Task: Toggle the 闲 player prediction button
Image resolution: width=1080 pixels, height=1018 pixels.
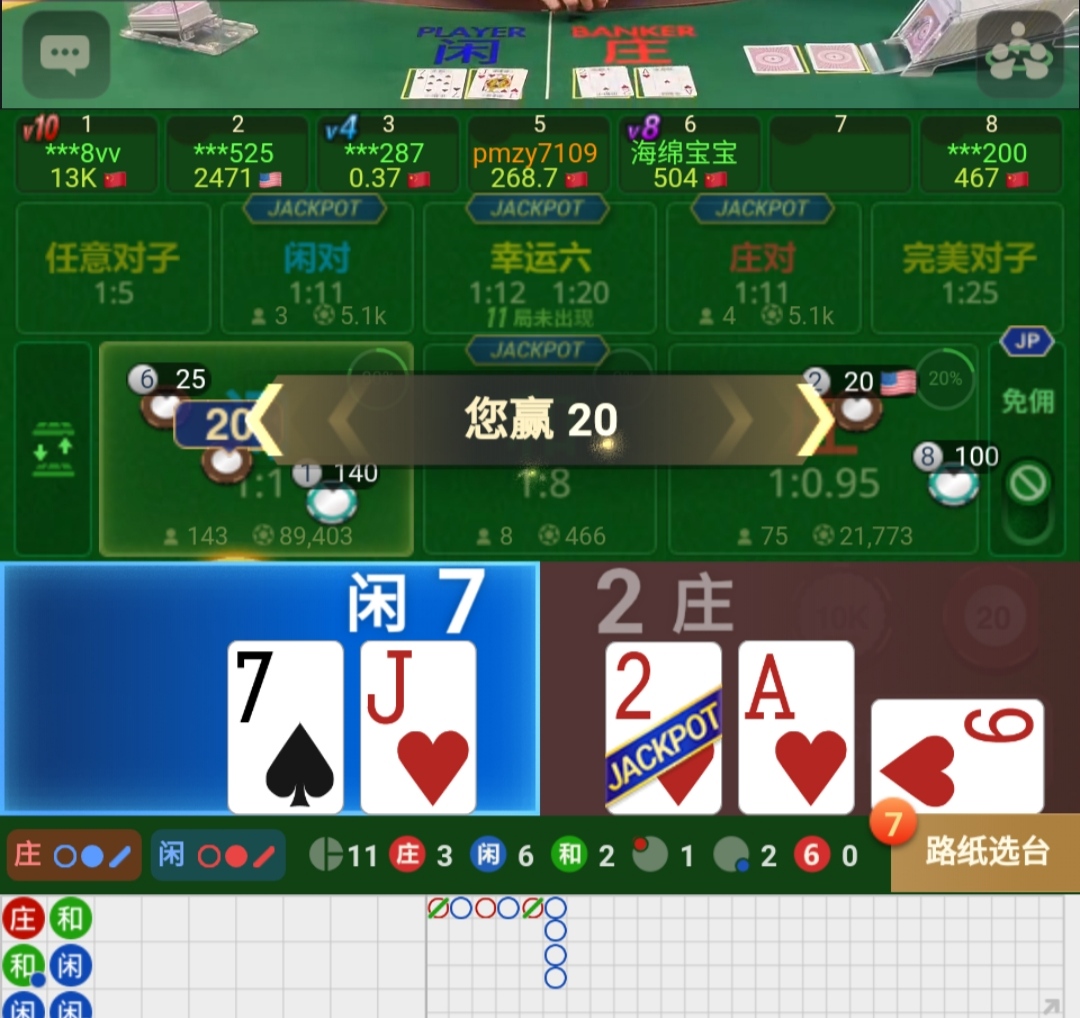Action: (218, 855)
